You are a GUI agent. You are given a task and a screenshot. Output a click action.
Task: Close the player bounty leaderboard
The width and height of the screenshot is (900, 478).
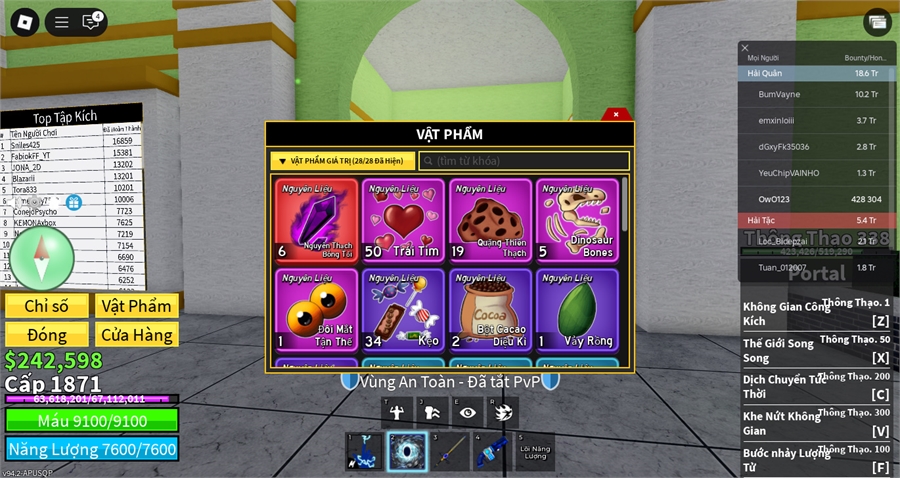(744, 48)
